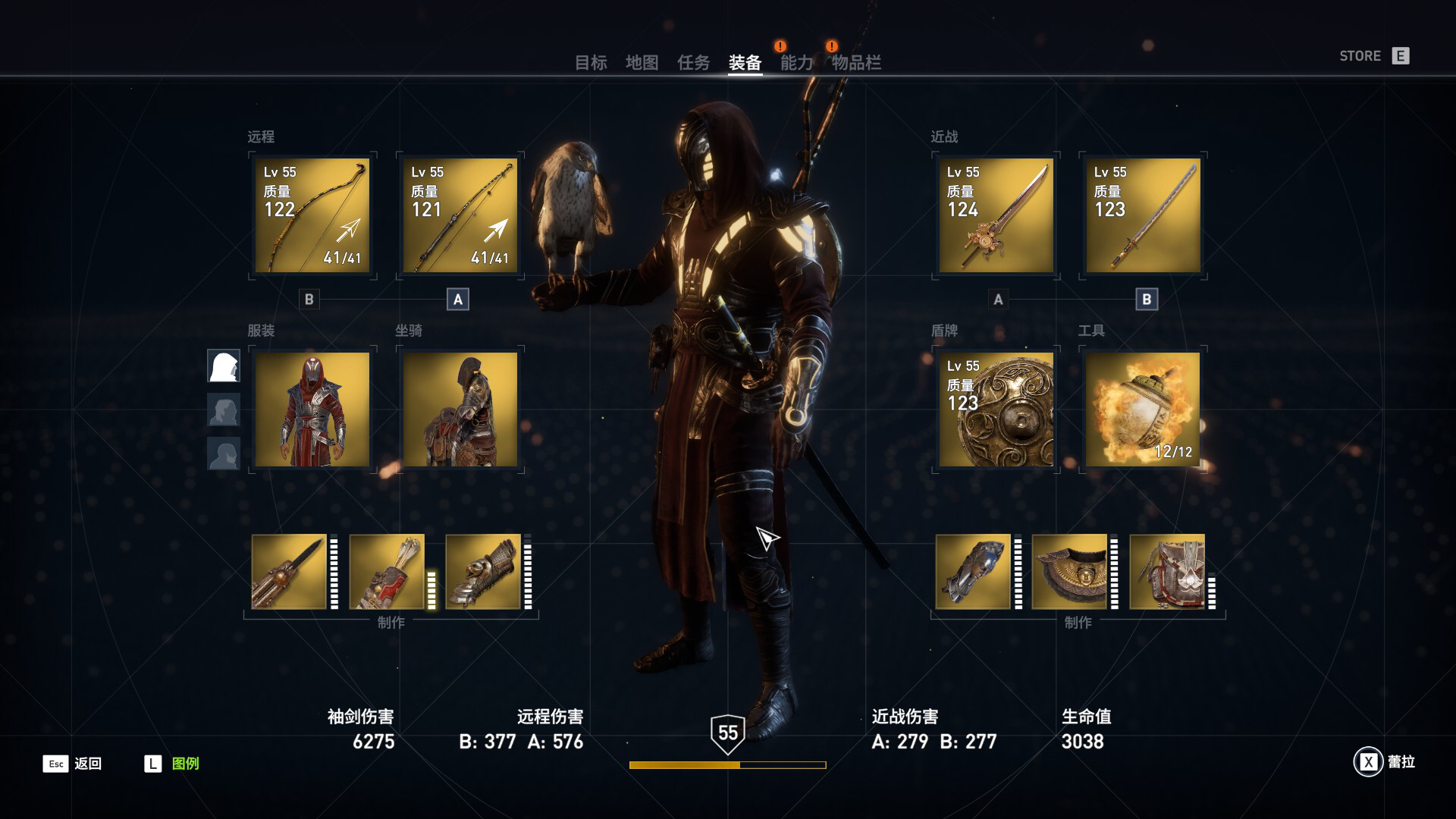Show the 物品栏 tab
1456x819 pixels.
click(856, 63)
